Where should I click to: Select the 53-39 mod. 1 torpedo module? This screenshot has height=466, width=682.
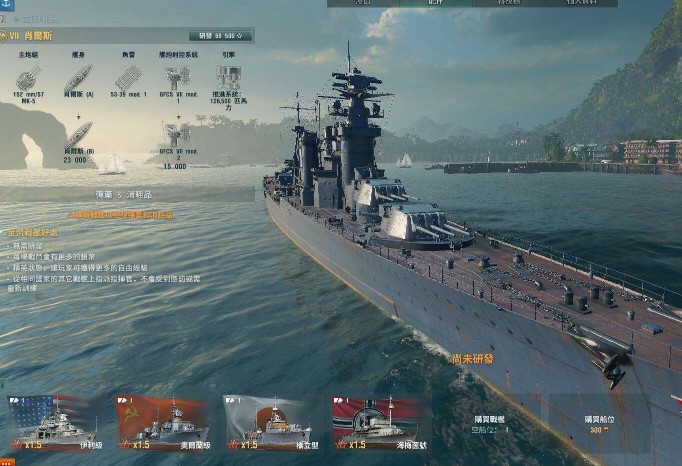pyautogui.click(x=128, y=78)
